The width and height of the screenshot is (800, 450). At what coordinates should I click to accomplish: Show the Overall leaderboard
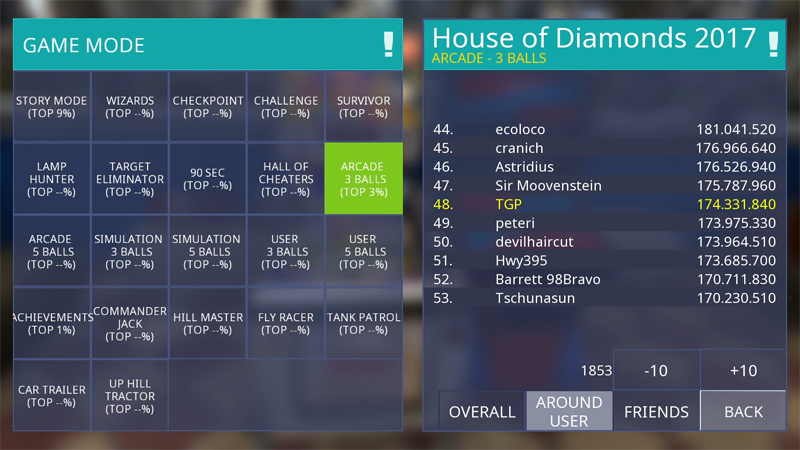(482, 411)
